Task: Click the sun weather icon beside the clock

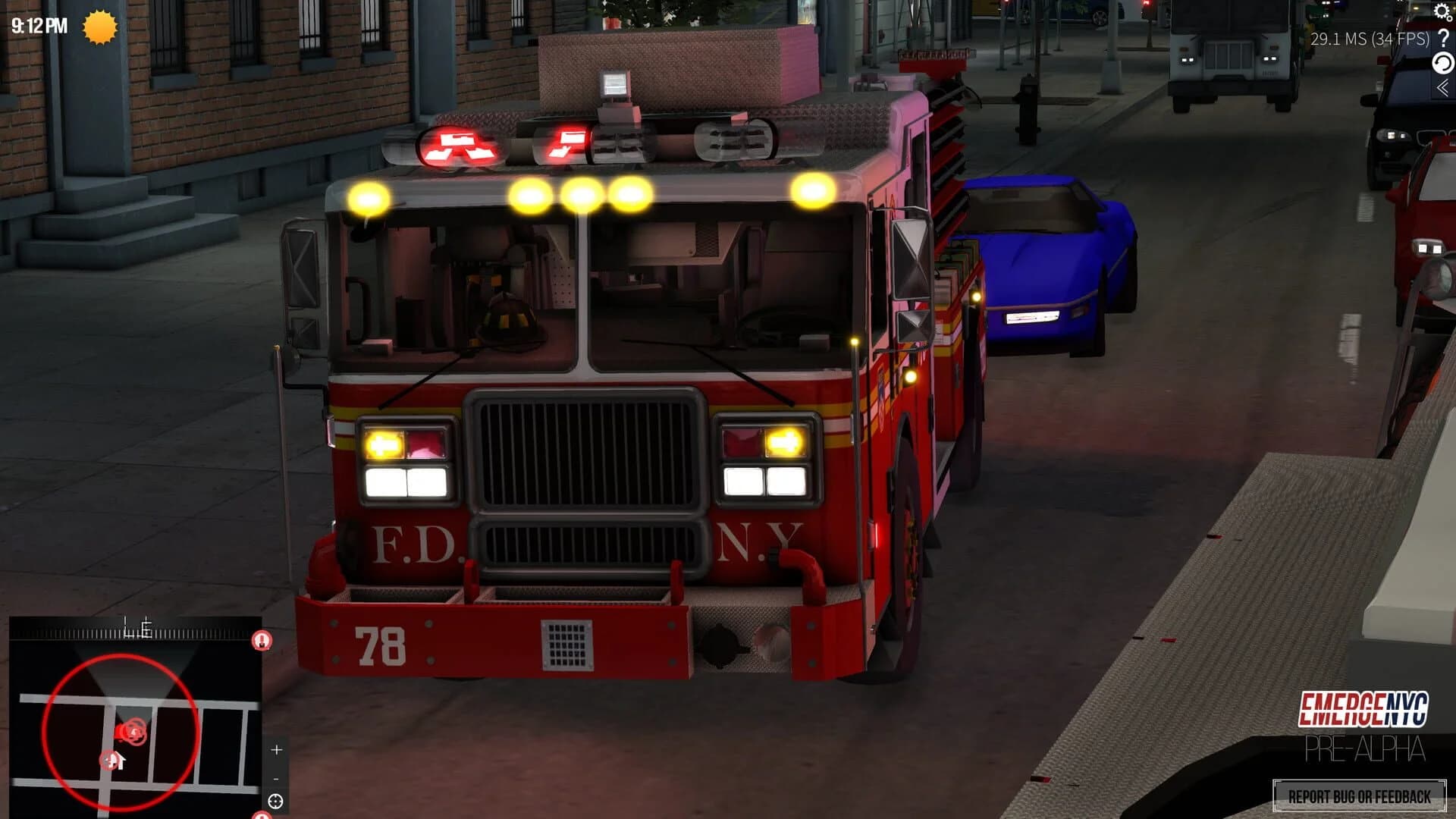Action: click(x=99, y=27)
